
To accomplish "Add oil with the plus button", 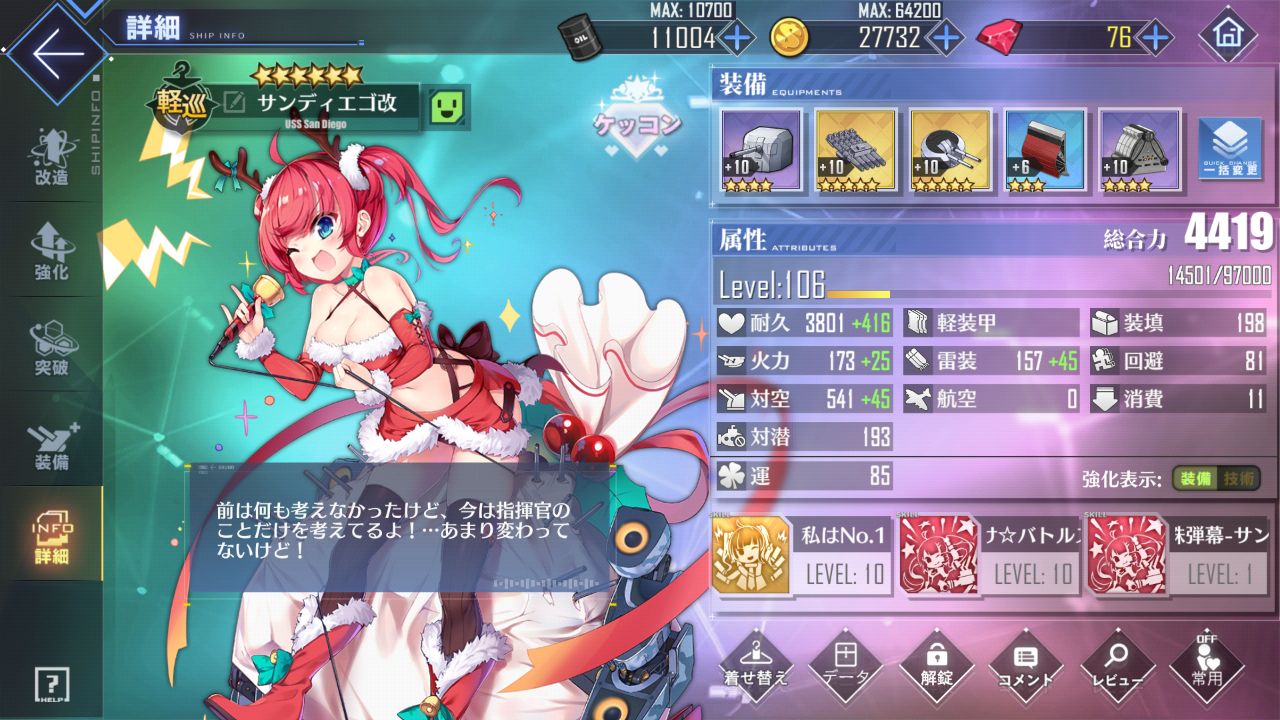I will [737, 38].
